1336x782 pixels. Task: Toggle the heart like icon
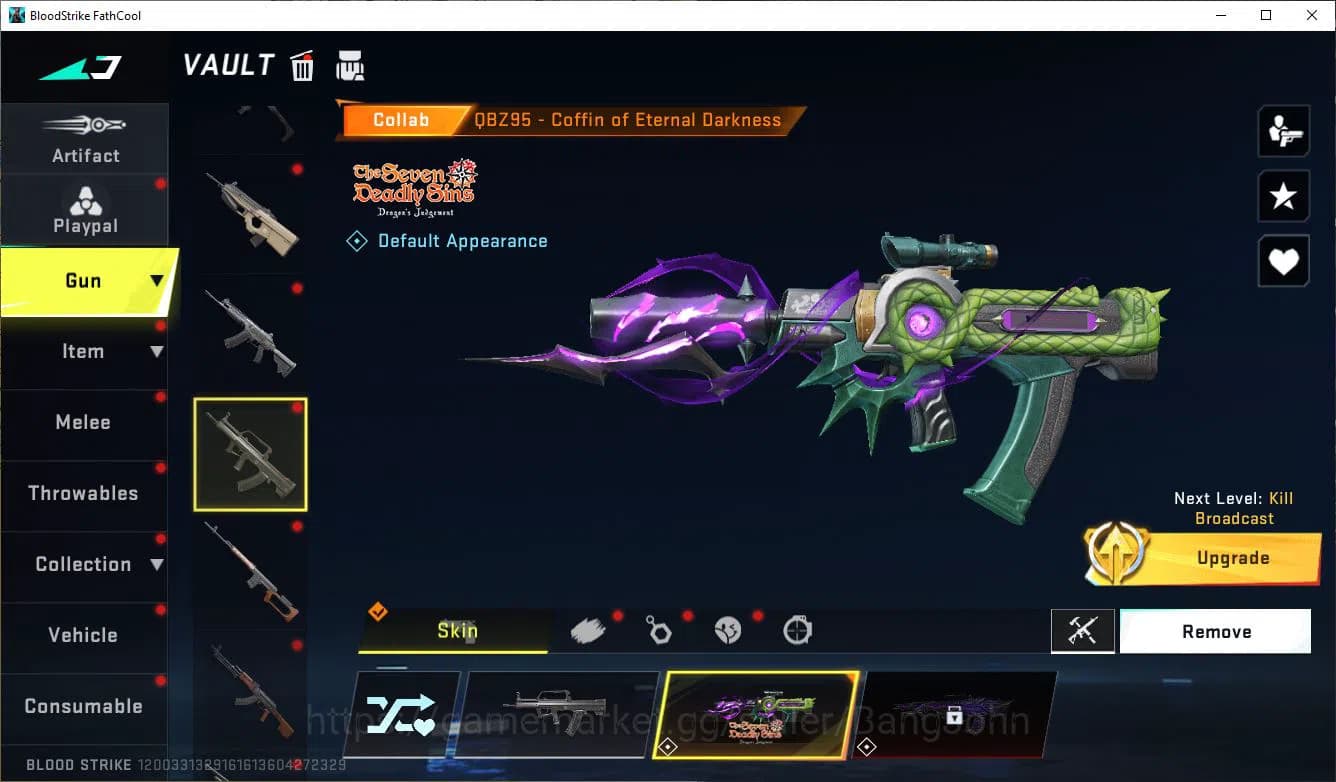(x=1283, y=261)
